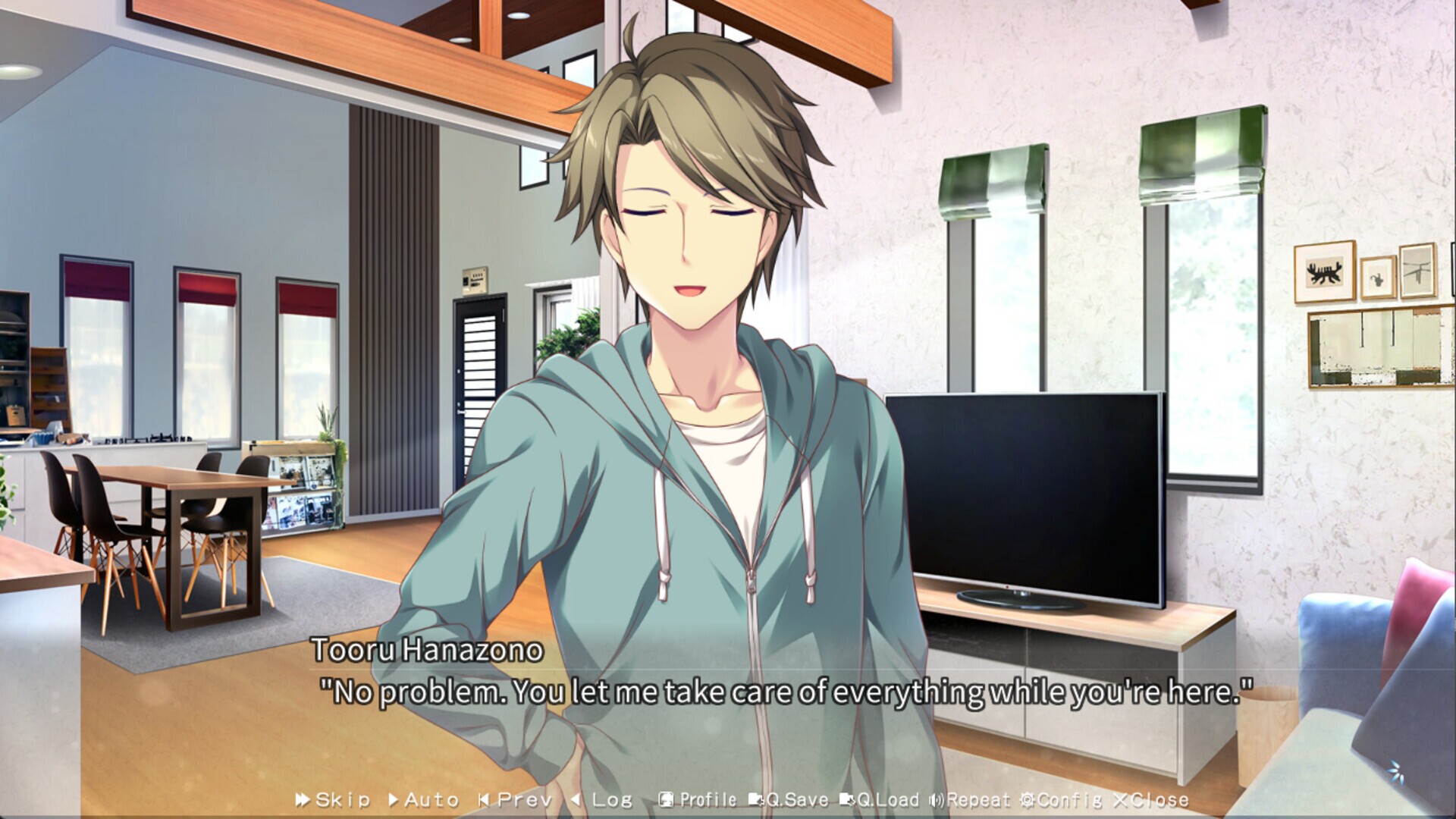
Task: Click the Auto play triangle icon
Action: 394,799
